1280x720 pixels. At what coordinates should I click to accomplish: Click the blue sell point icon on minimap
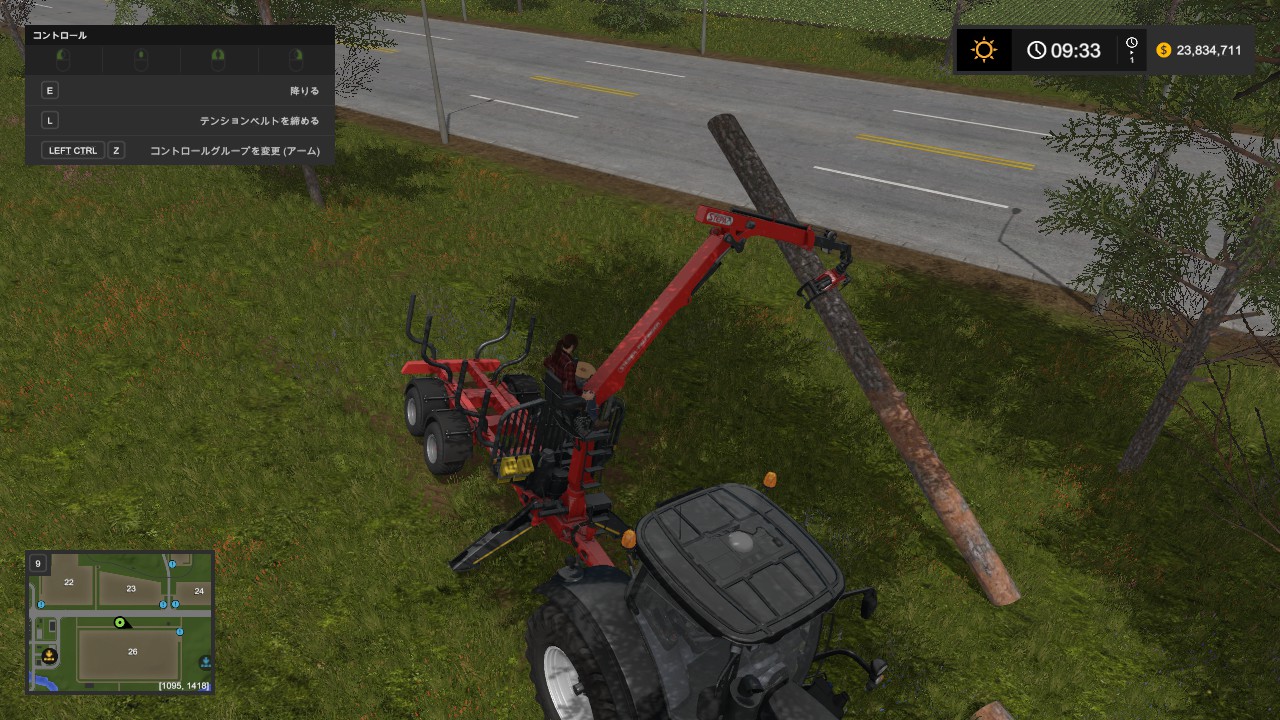click(206, 661)
